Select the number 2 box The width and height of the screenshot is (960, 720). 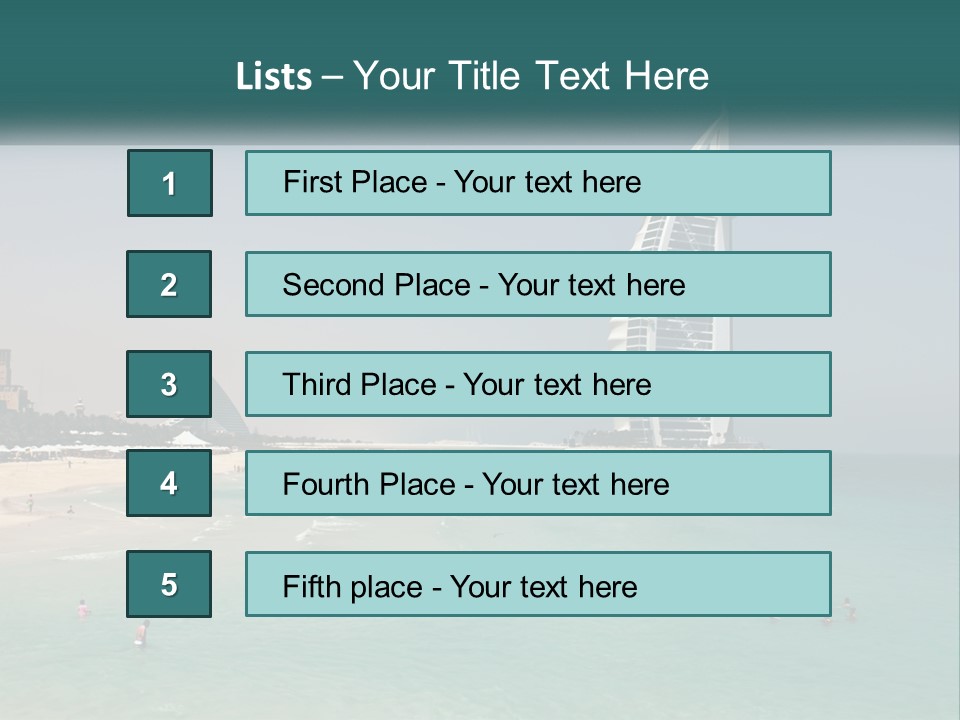pos(169,284)
